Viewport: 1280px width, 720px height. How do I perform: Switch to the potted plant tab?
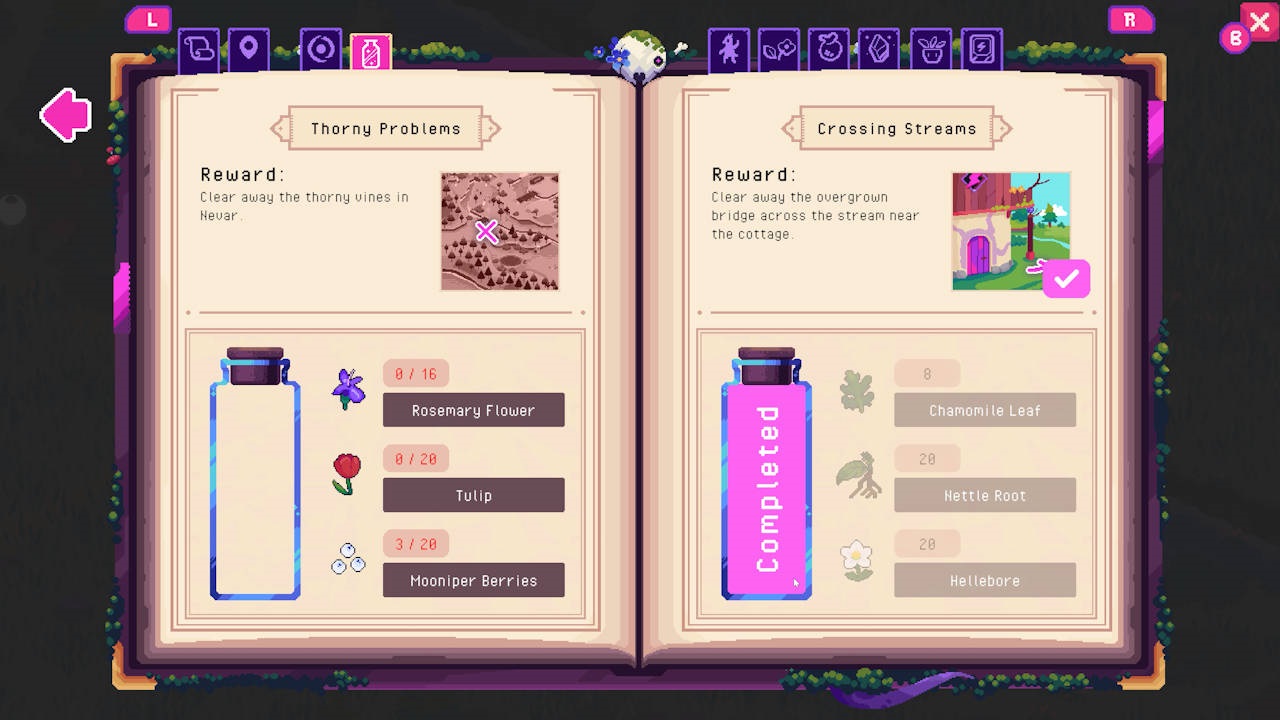(x=930, y=49)
